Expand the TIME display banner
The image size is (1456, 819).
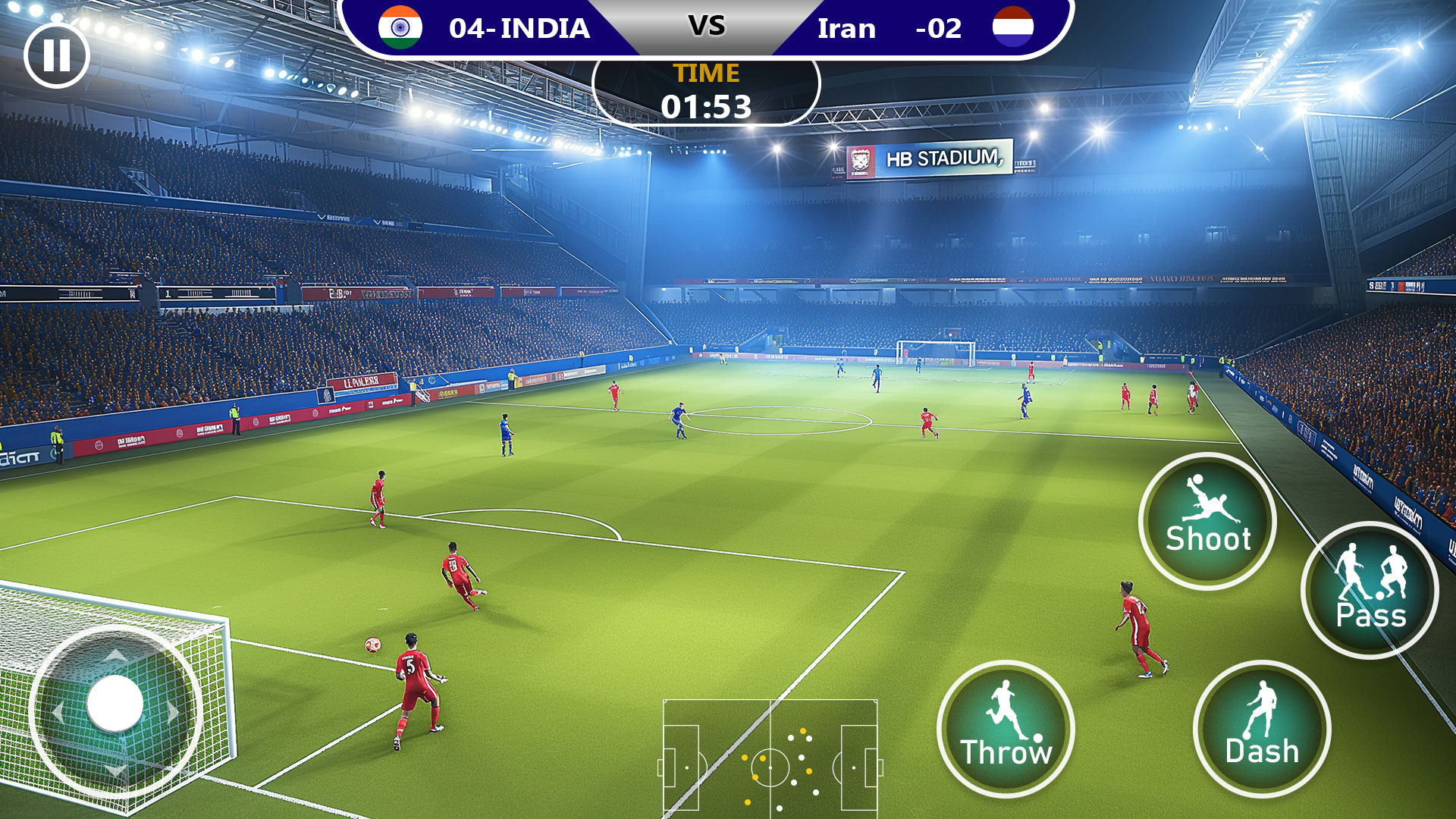click(705, 91)
